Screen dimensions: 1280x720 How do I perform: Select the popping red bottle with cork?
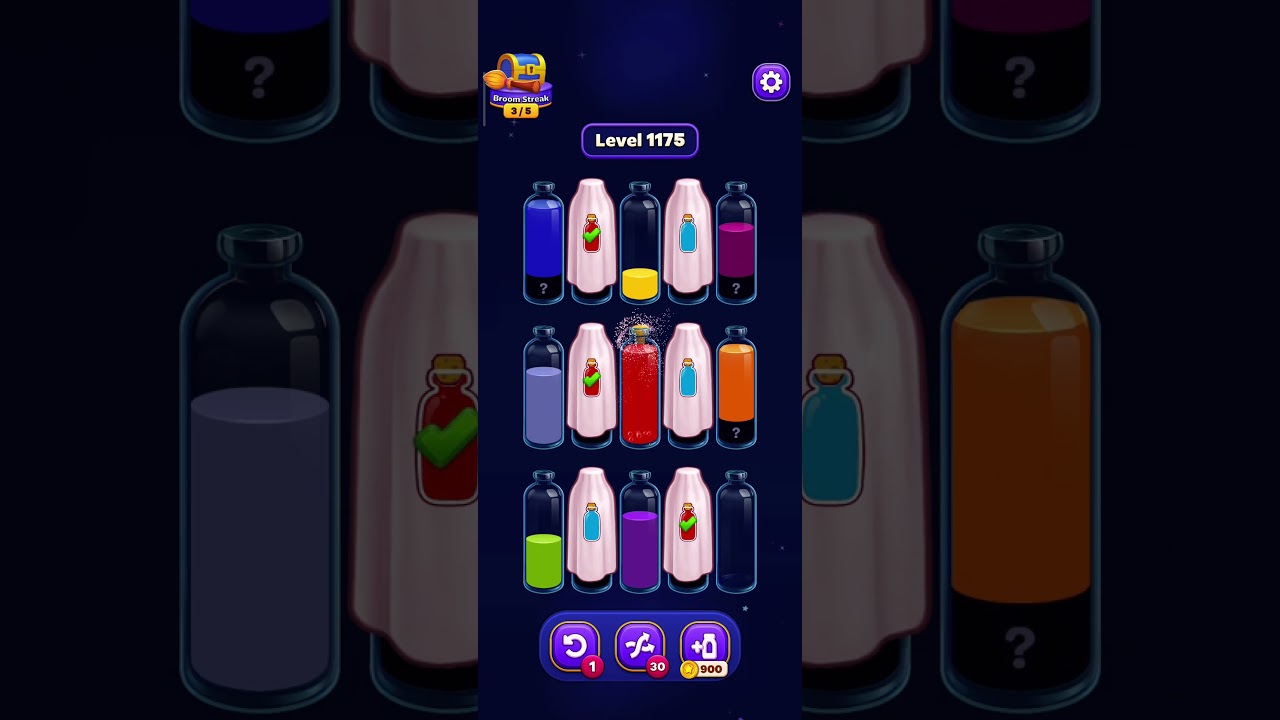(x=640, y=385)
